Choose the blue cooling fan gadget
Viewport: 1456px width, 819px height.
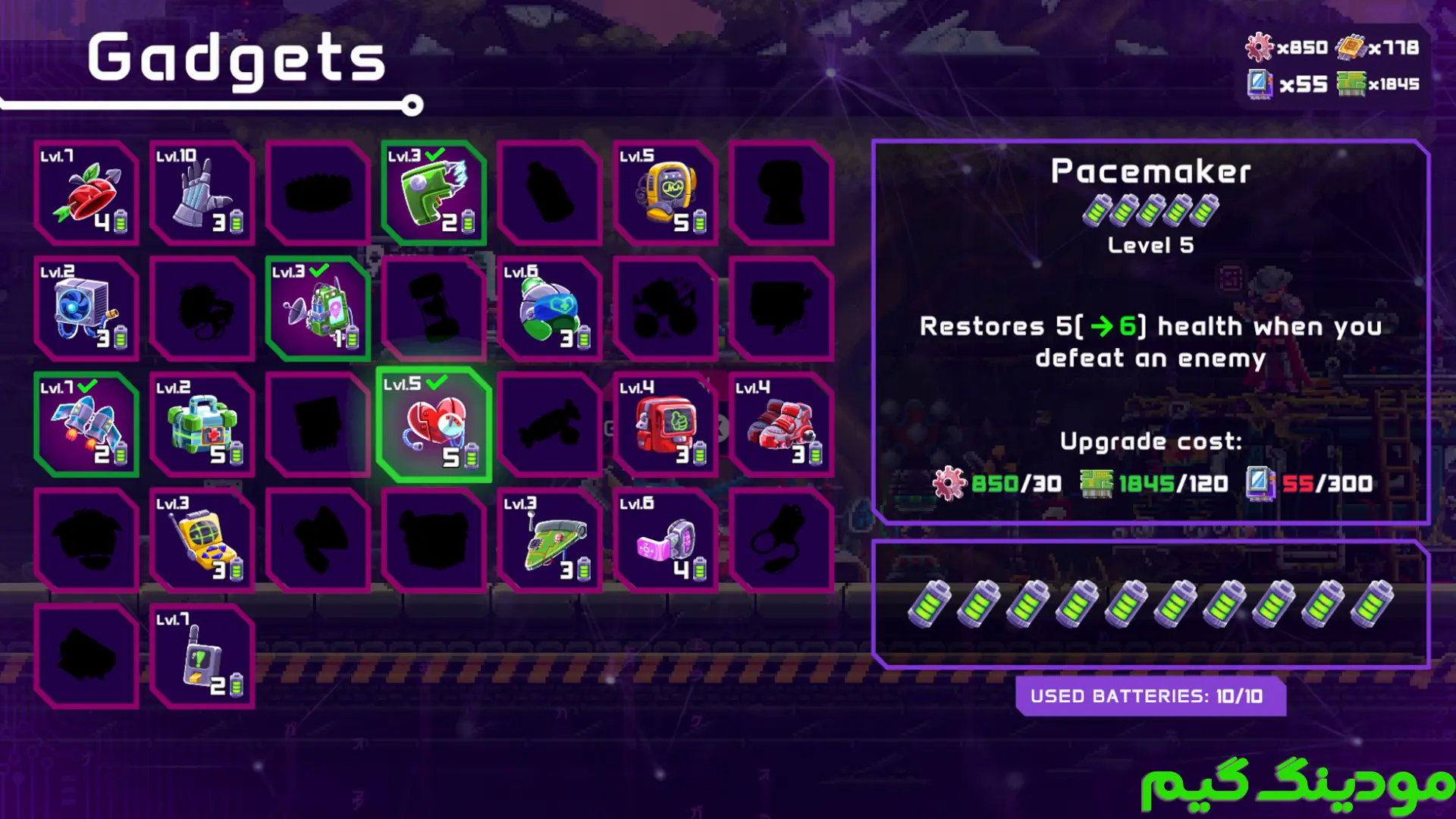tap(86, 309)
